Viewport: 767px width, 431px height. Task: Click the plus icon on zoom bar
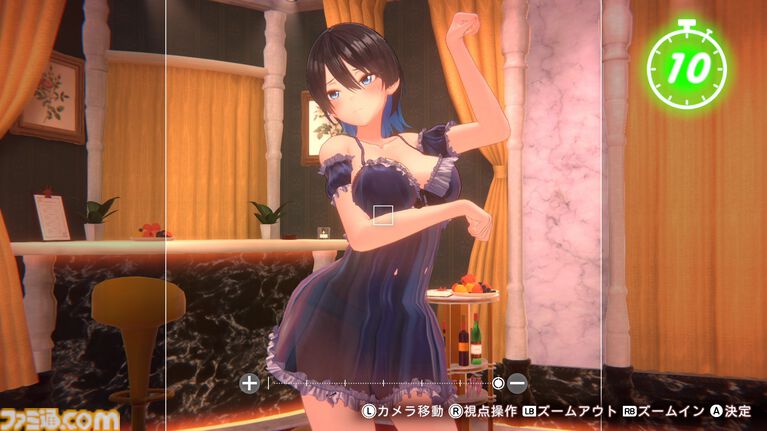point(250,383)
